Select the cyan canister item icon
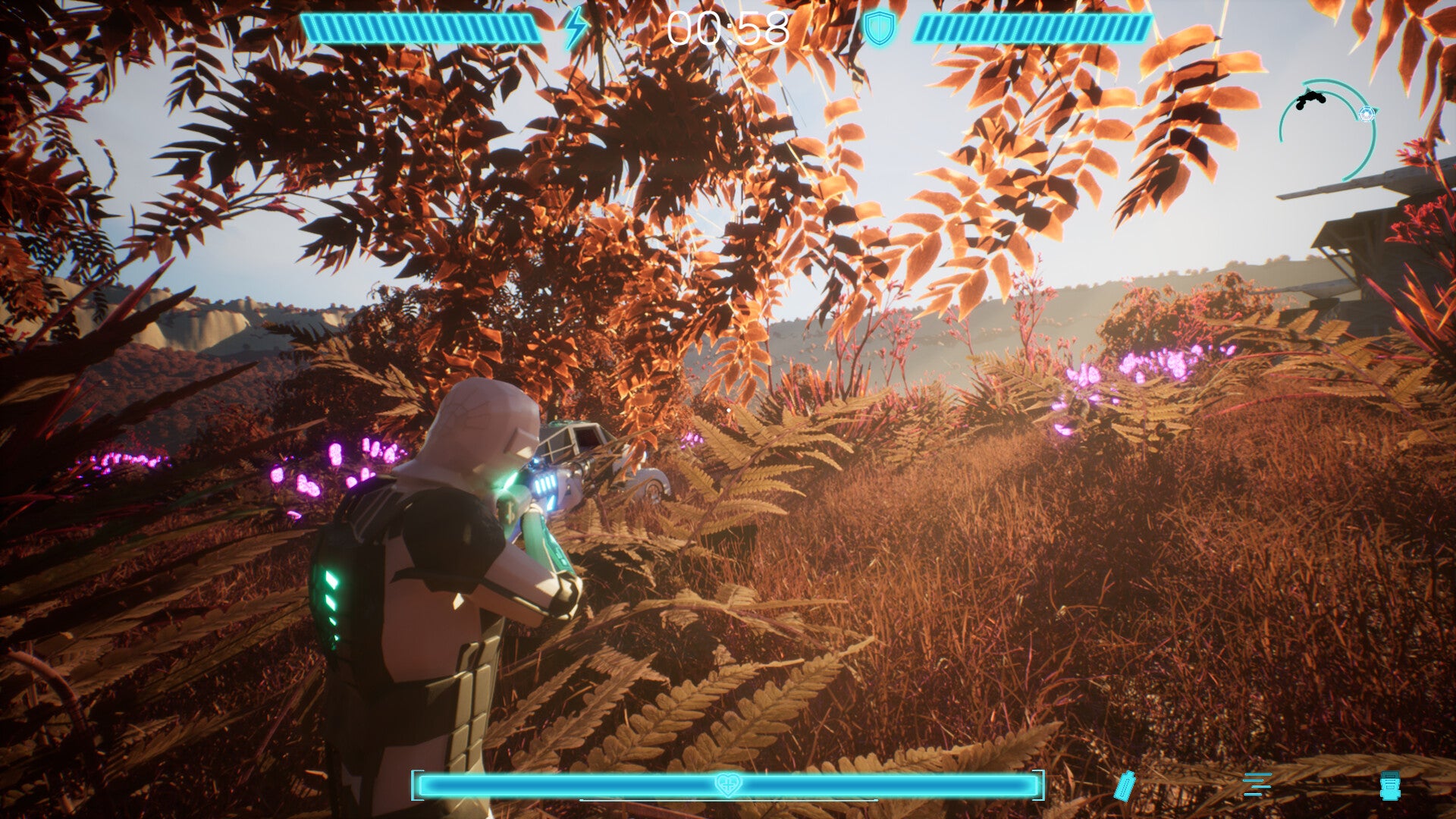The height and width of the screenshot is (819, 1456). [x=1390, y=786]
